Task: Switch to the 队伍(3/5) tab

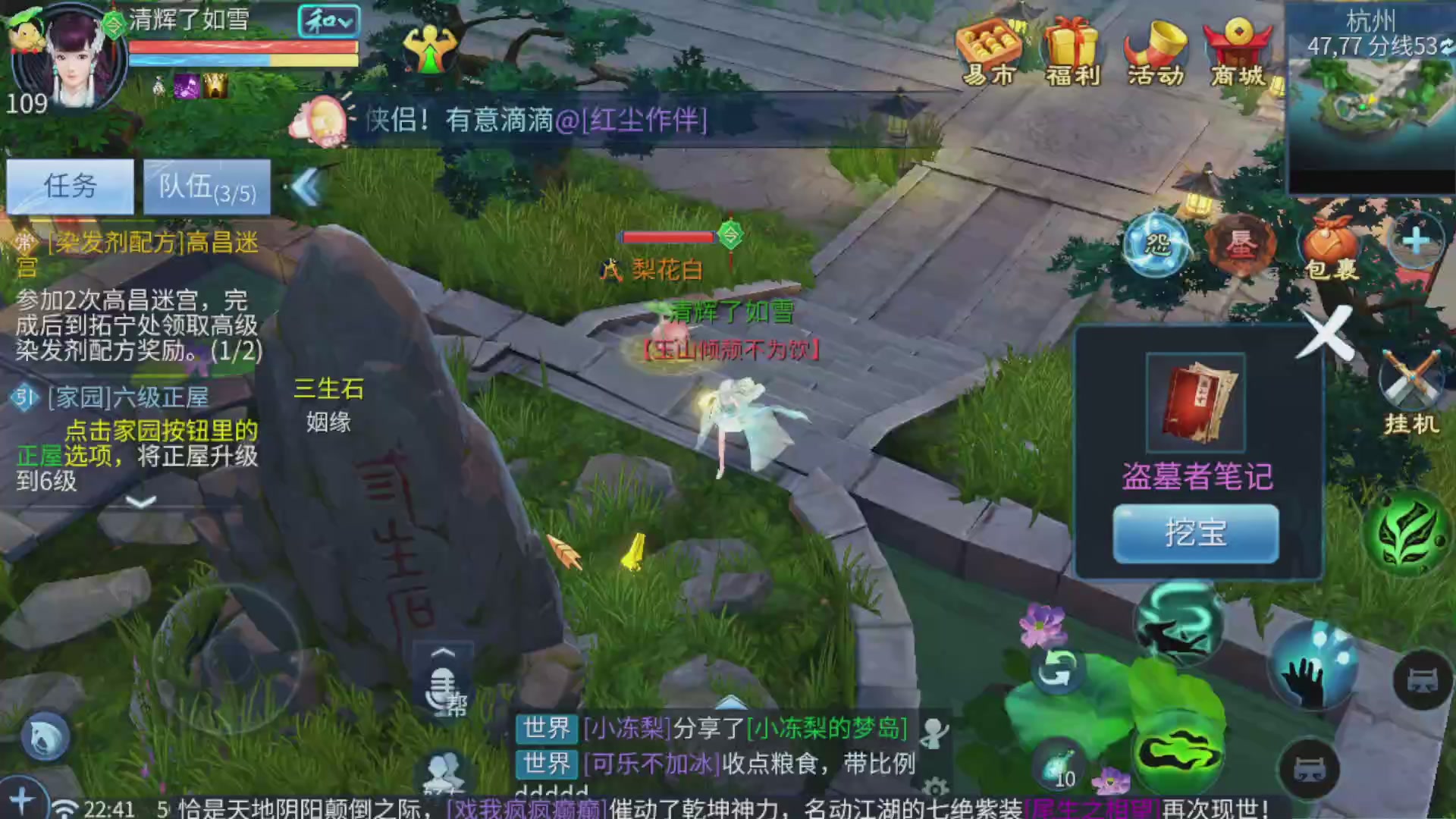Action: [x=206, y=187]
